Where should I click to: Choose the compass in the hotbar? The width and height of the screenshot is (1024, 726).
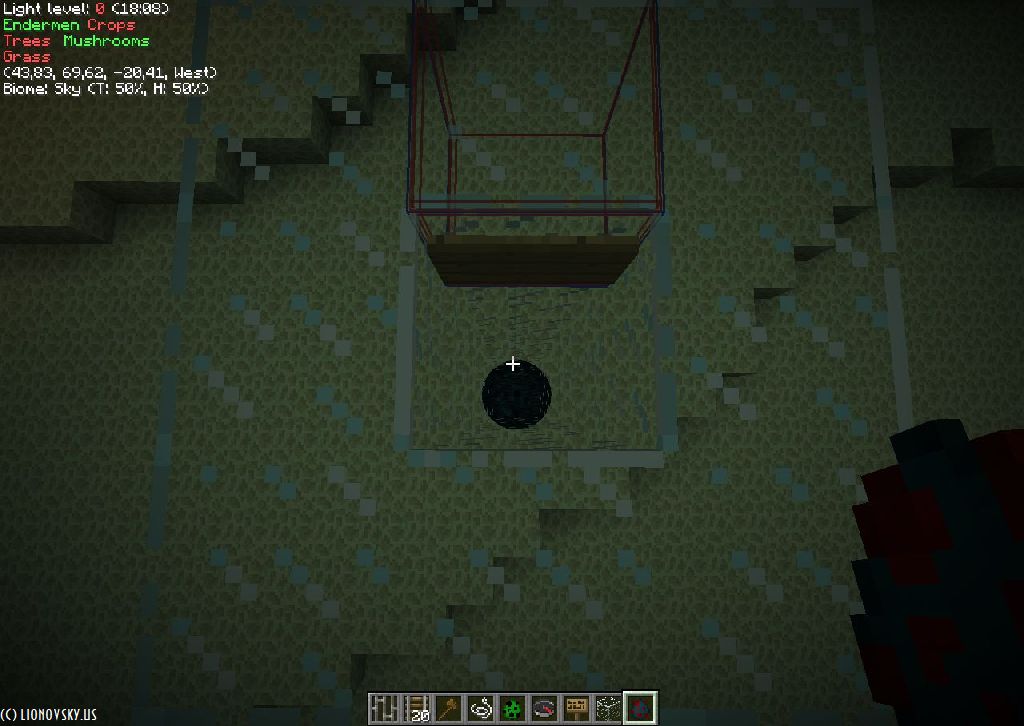[x=544, y=708]
